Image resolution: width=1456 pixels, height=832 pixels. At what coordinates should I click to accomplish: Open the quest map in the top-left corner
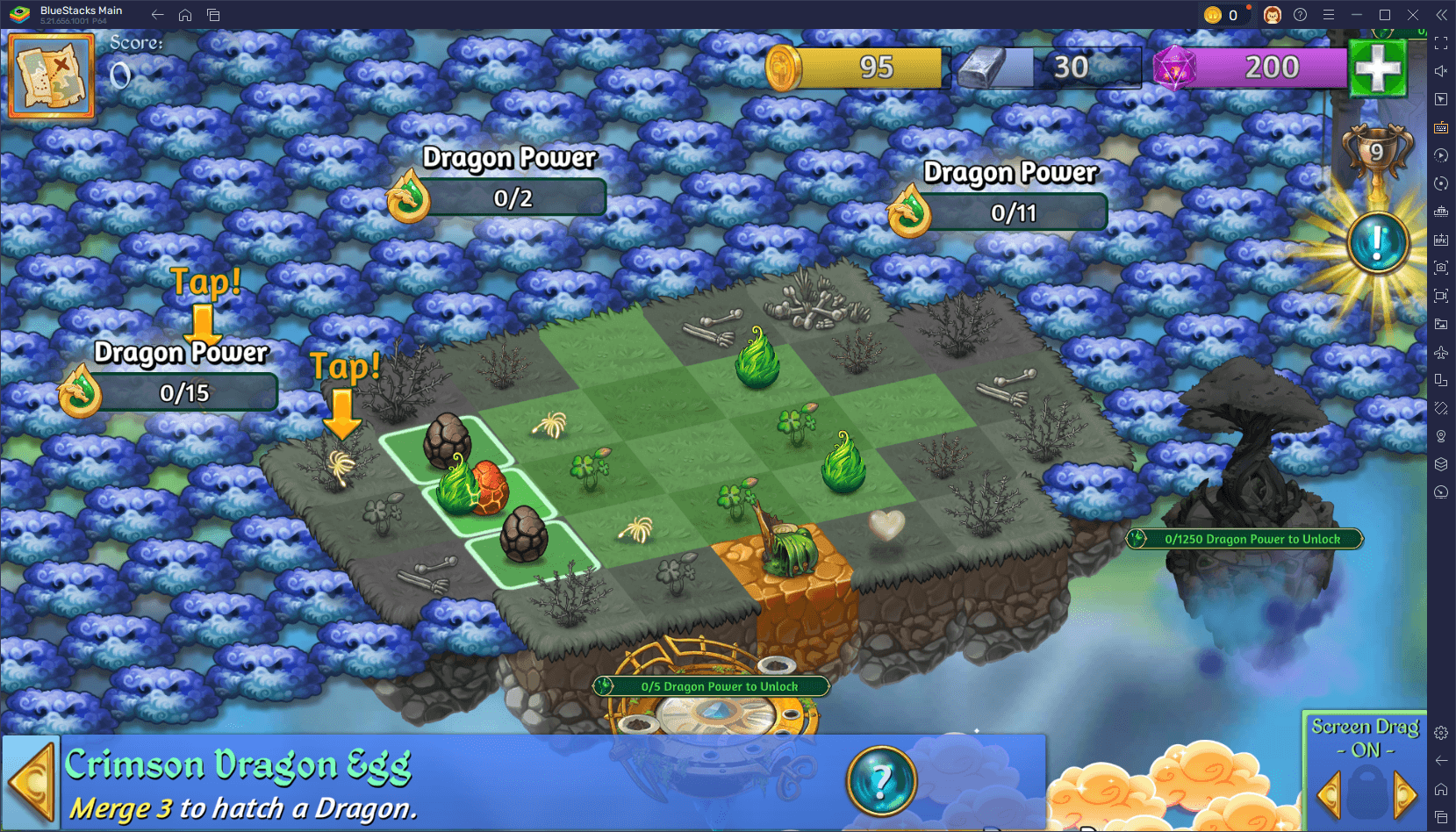[x=50, y=75]
